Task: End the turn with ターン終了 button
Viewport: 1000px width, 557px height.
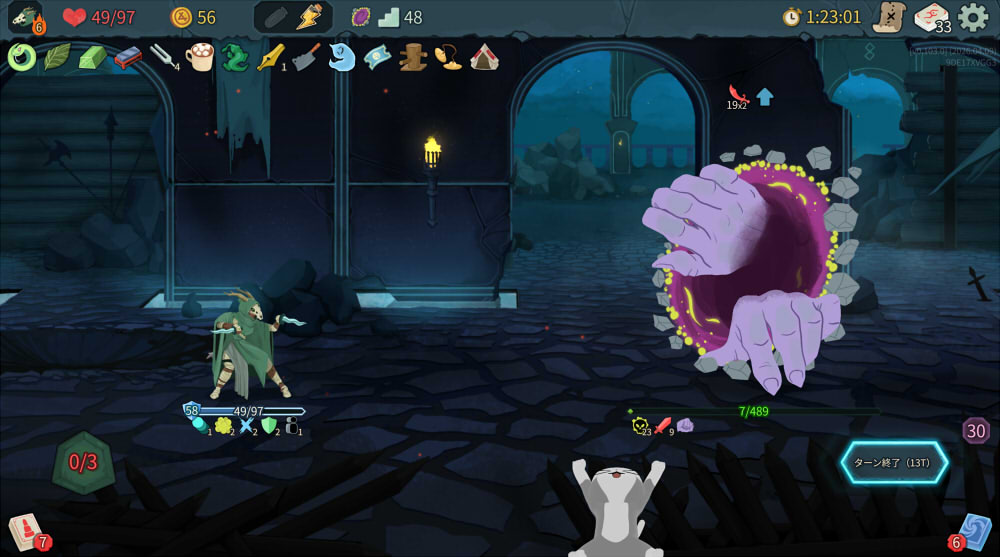Action: [894, 462]
